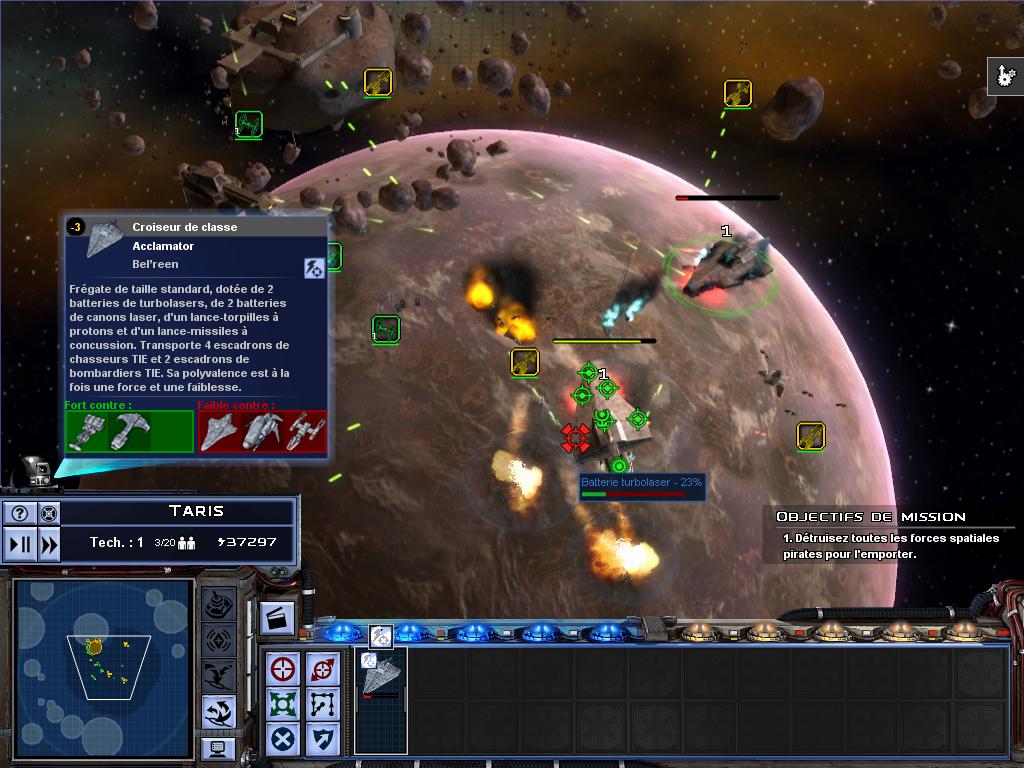Activate the fast-forward speed button

tap(47, 543)
